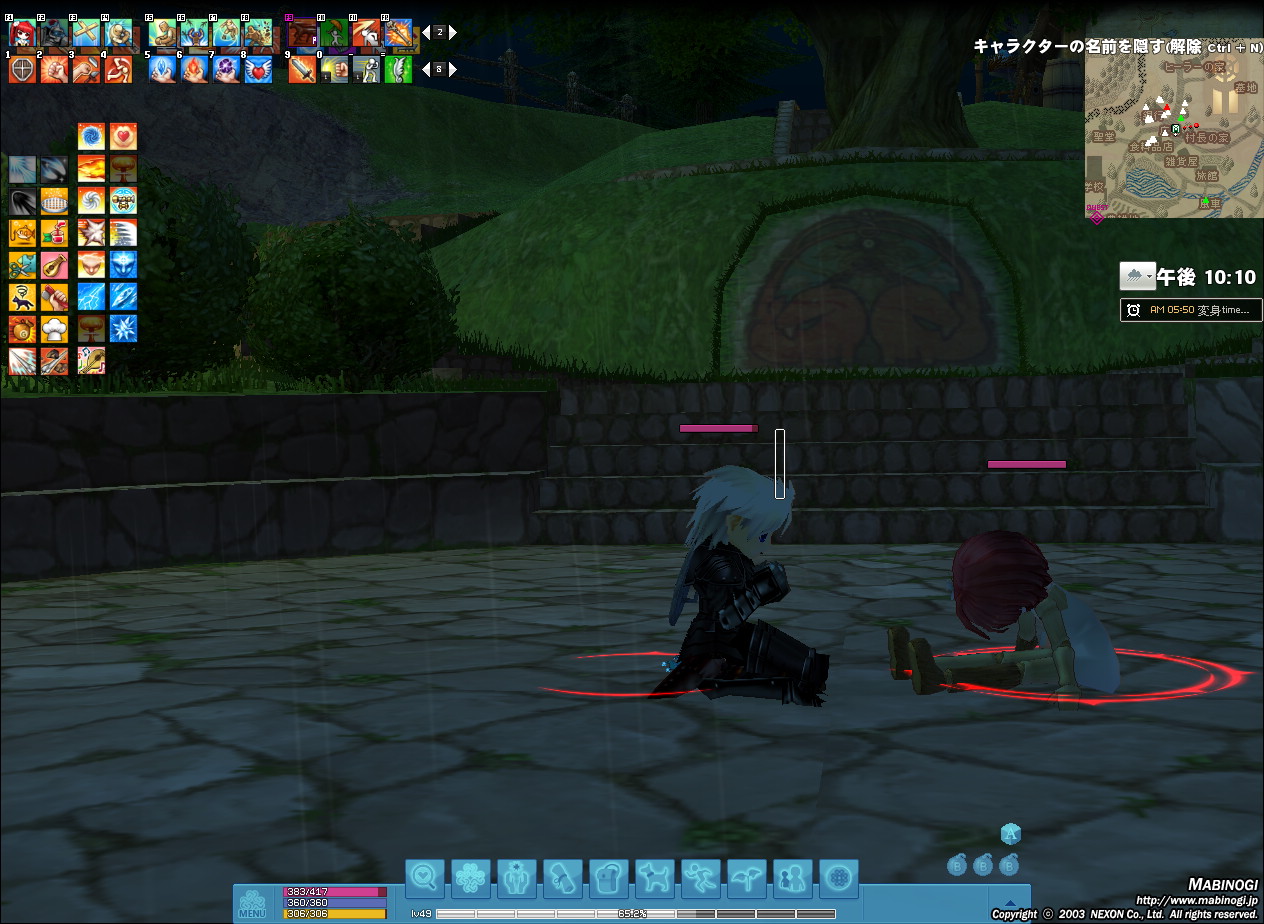Expand the bottom bar up arrow
This screenshot has height=924, width=1264.
point(1009,900)
